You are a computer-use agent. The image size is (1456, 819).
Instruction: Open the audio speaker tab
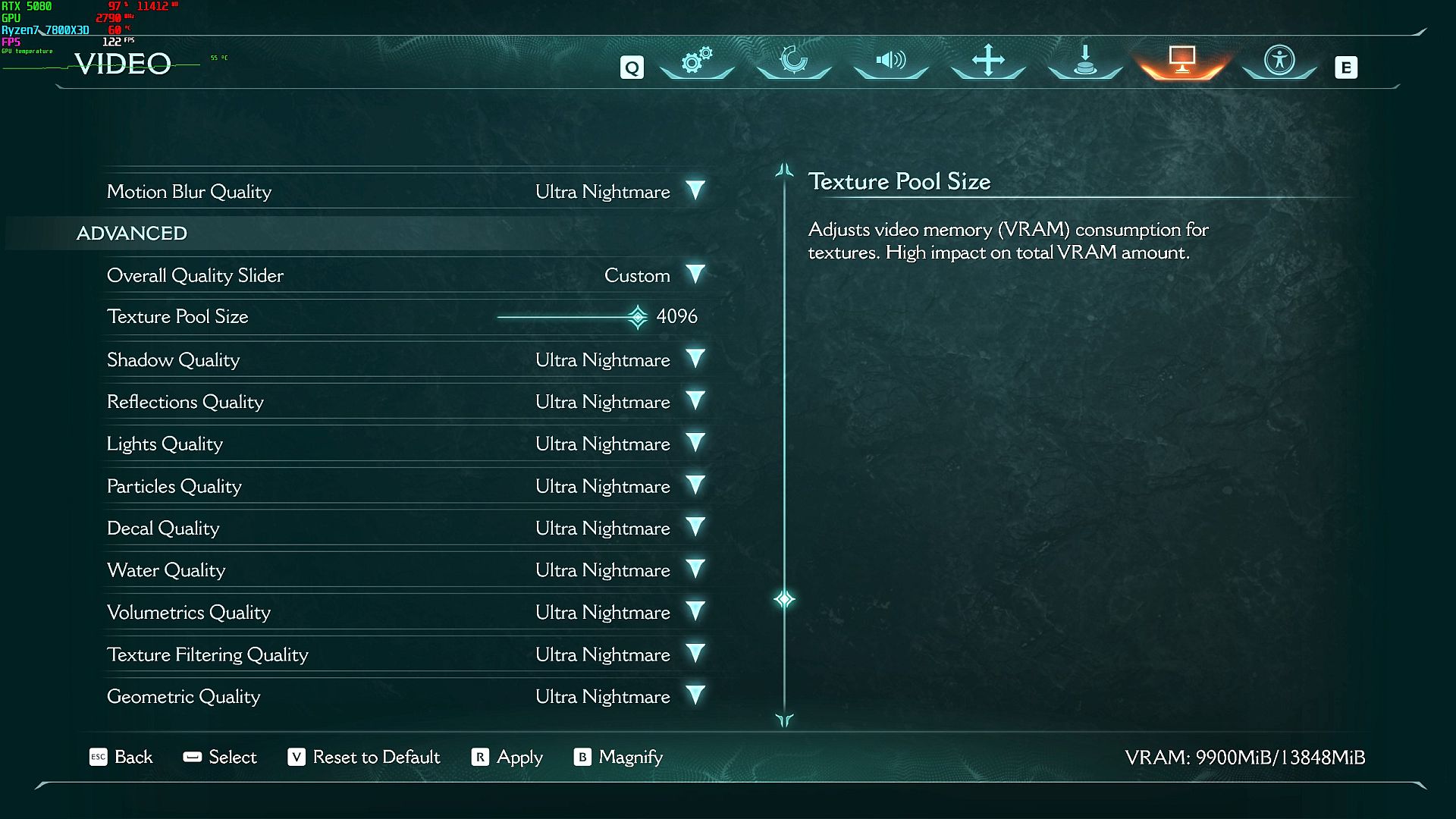891,61
